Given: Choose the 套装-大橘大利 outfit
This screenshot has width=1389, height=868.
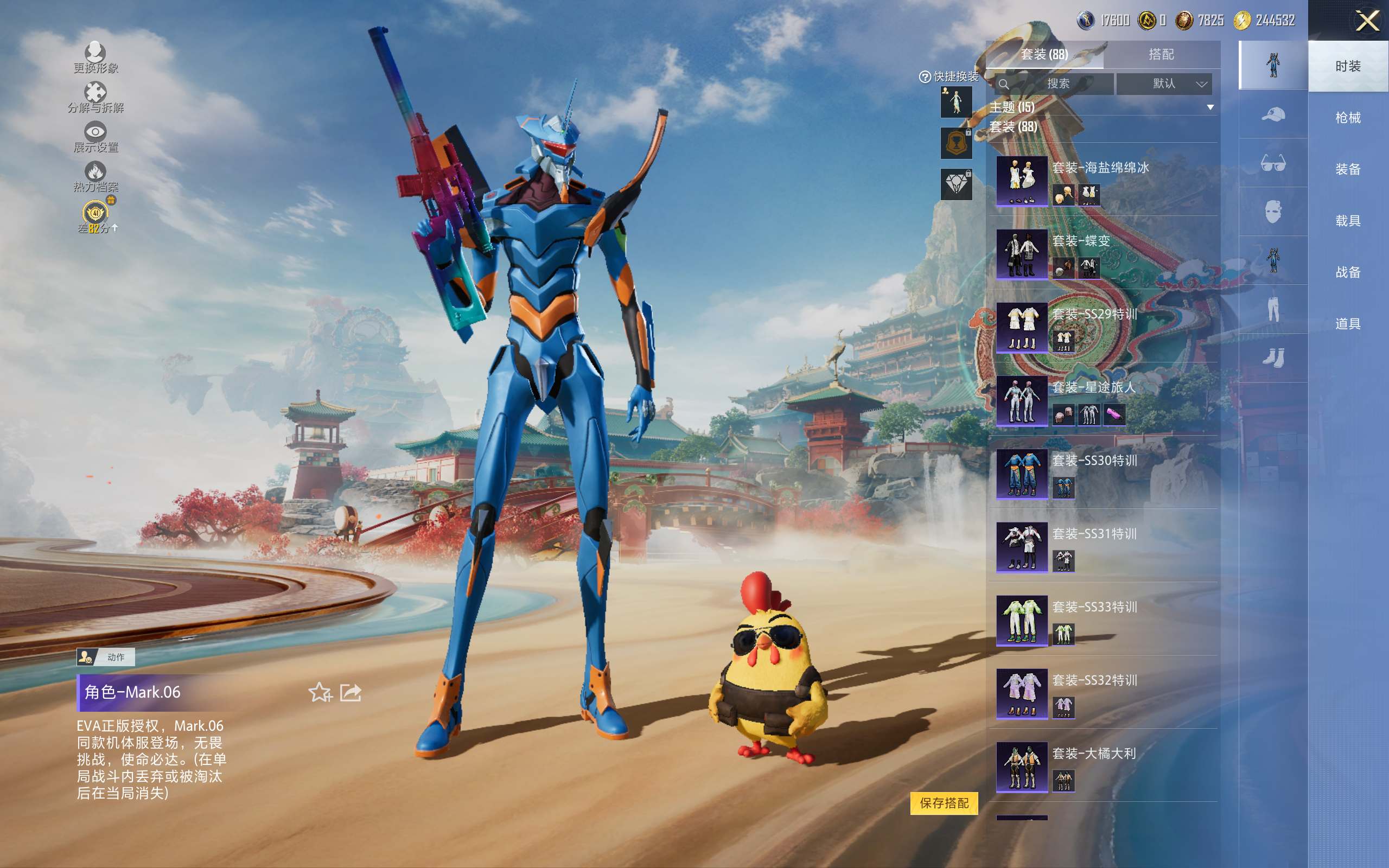Looking at the screenshot, I should tap(1022, 767).
